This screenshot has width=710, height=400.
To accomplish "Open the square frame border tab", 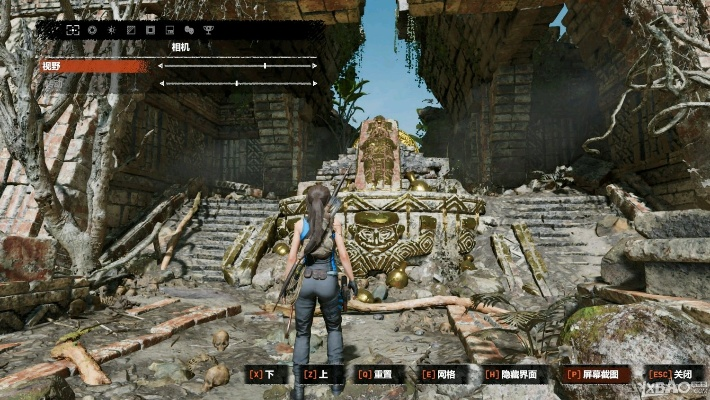I will tap(150, 30).
